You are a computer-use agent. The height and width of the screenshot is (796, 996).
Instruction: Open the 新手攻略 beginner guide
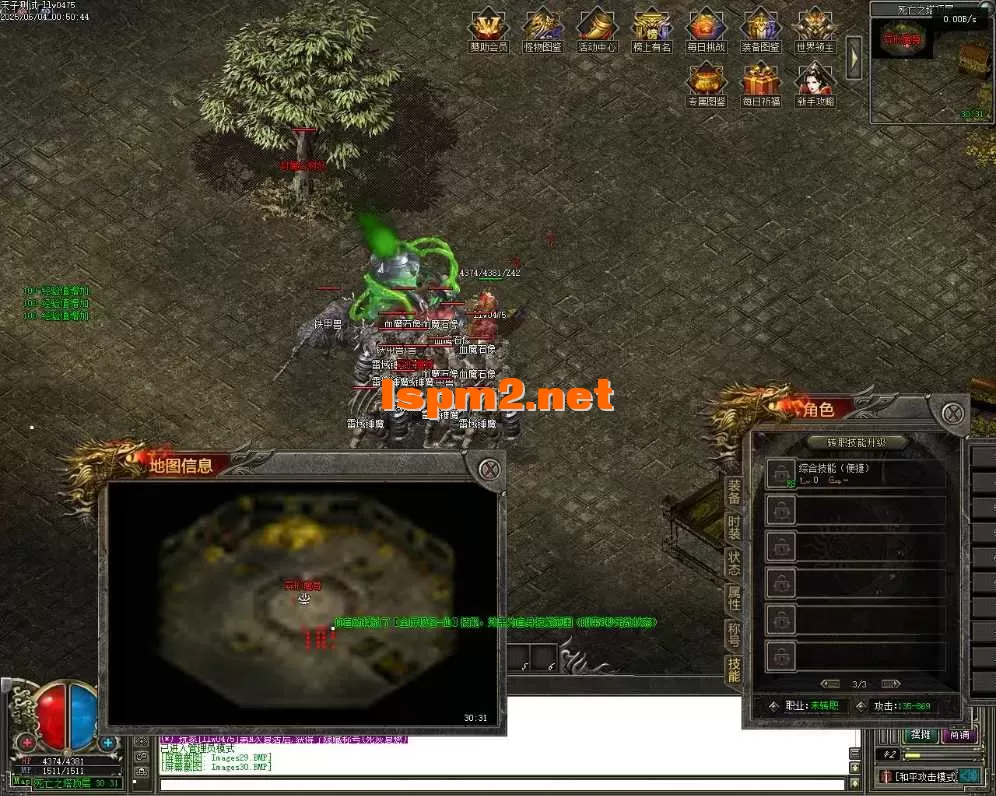815,82
